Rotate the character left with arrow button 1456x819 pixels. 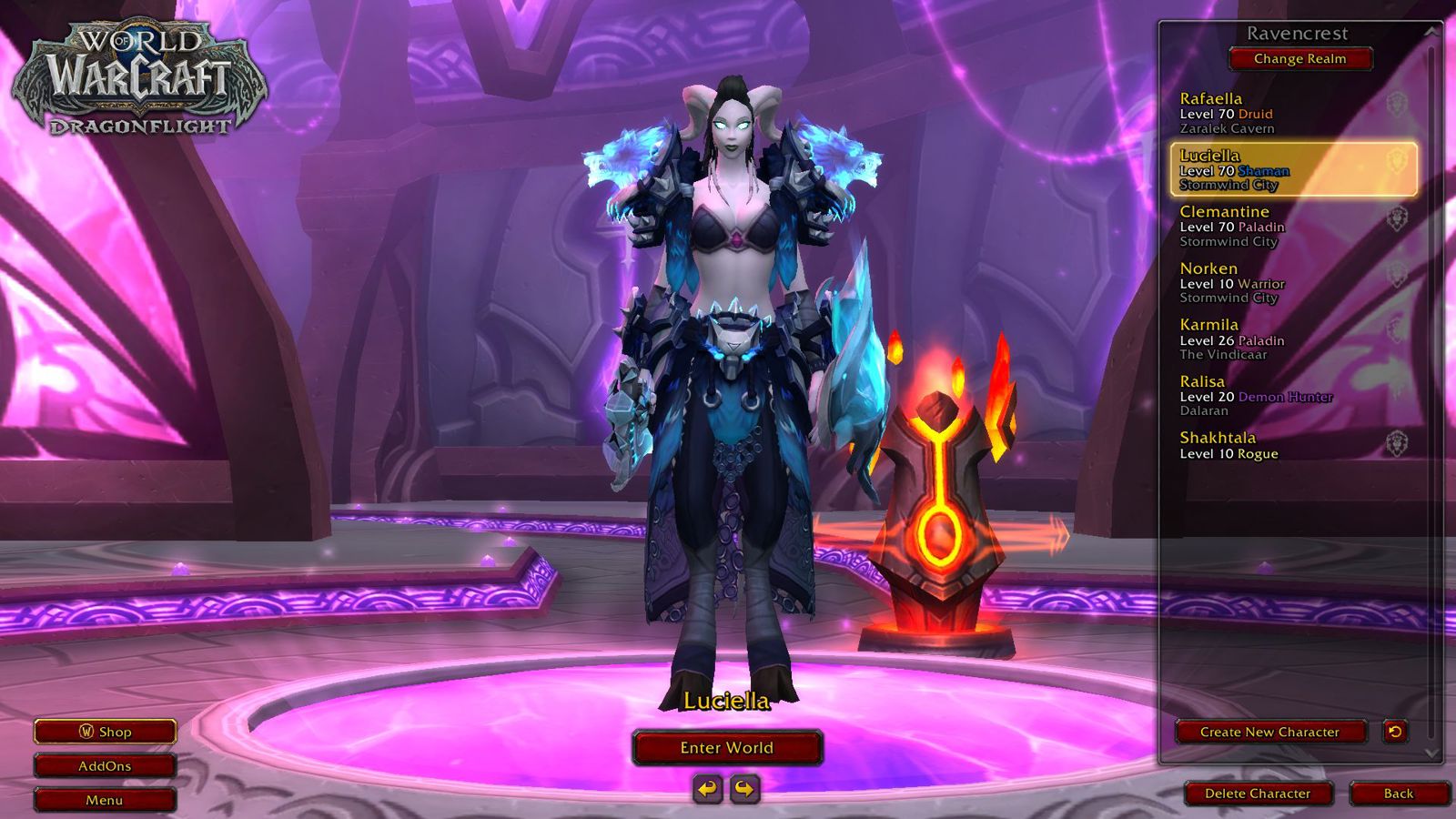(708, 788)
